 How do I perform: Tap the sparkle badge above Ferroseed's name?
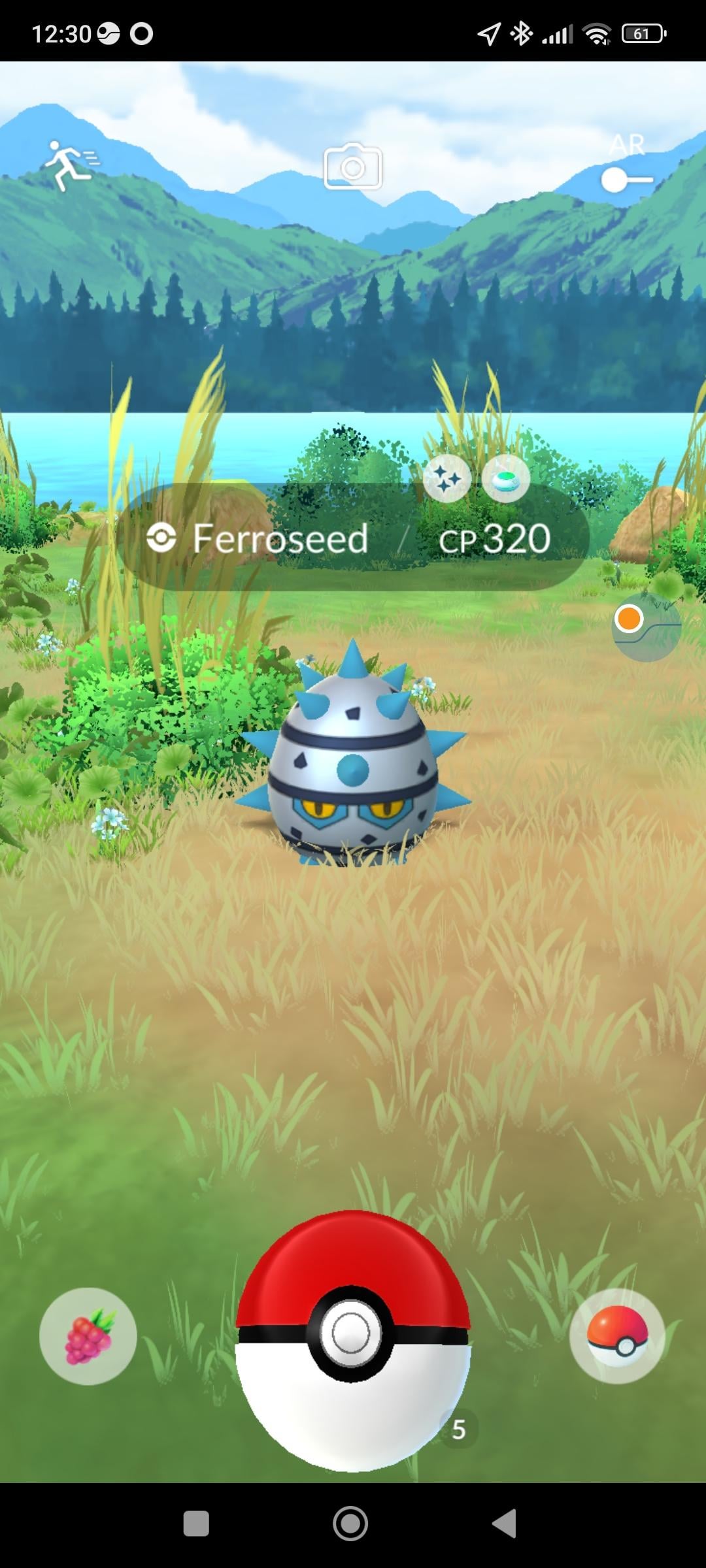[447, 479]
